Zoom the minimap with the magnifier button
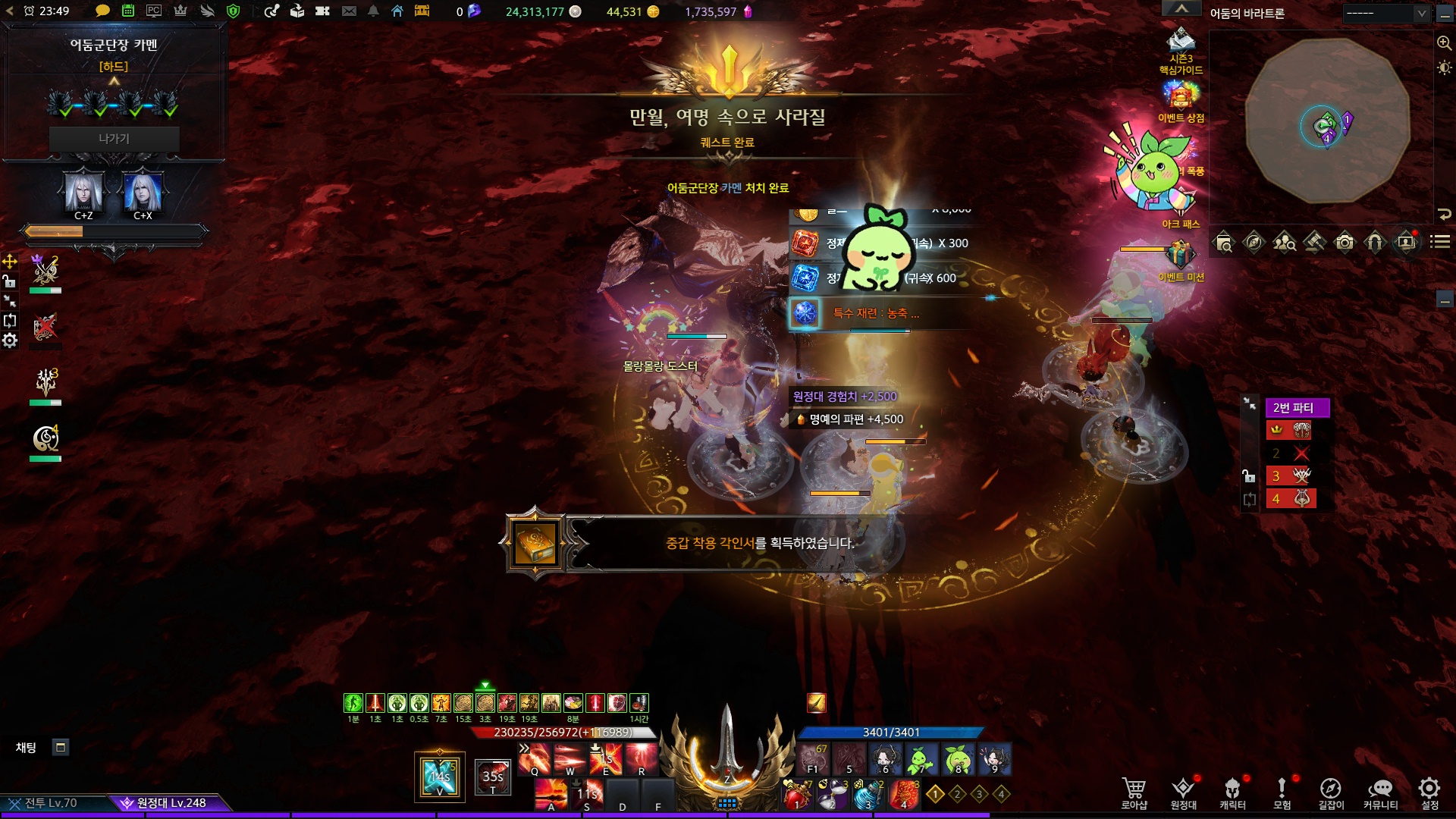The width and height of the screenshot is (1456, 819). click(1444, 43)
